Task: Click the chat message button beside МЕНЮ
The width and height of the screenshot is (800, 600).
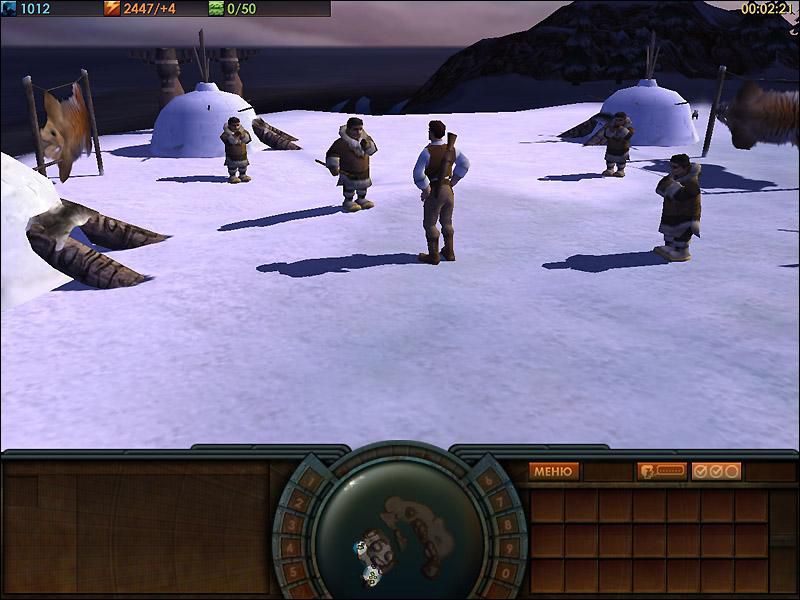Action: point(662,471)
